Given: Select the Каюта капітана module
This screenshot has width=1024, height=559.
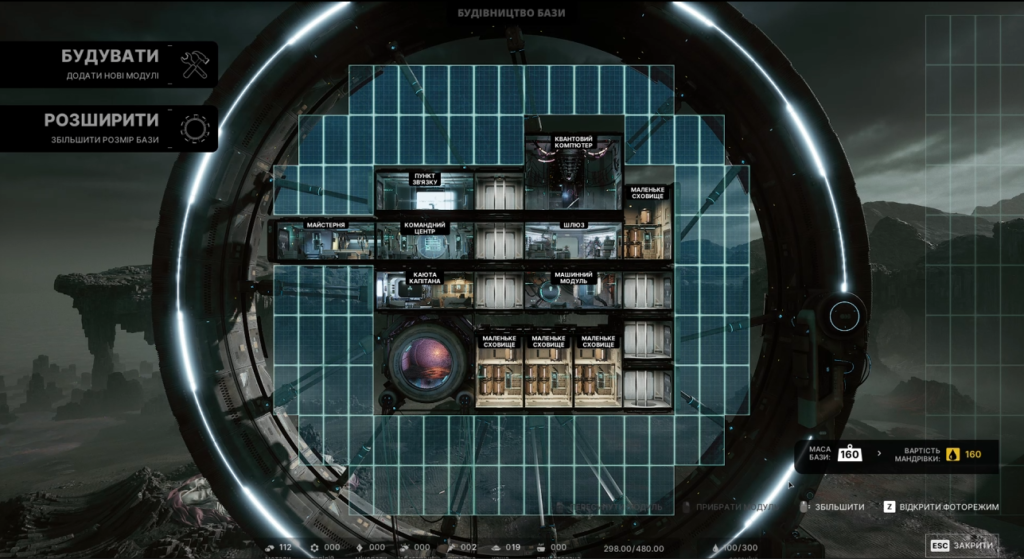Looking at the screenshot, I should click(x=424, y=289).
